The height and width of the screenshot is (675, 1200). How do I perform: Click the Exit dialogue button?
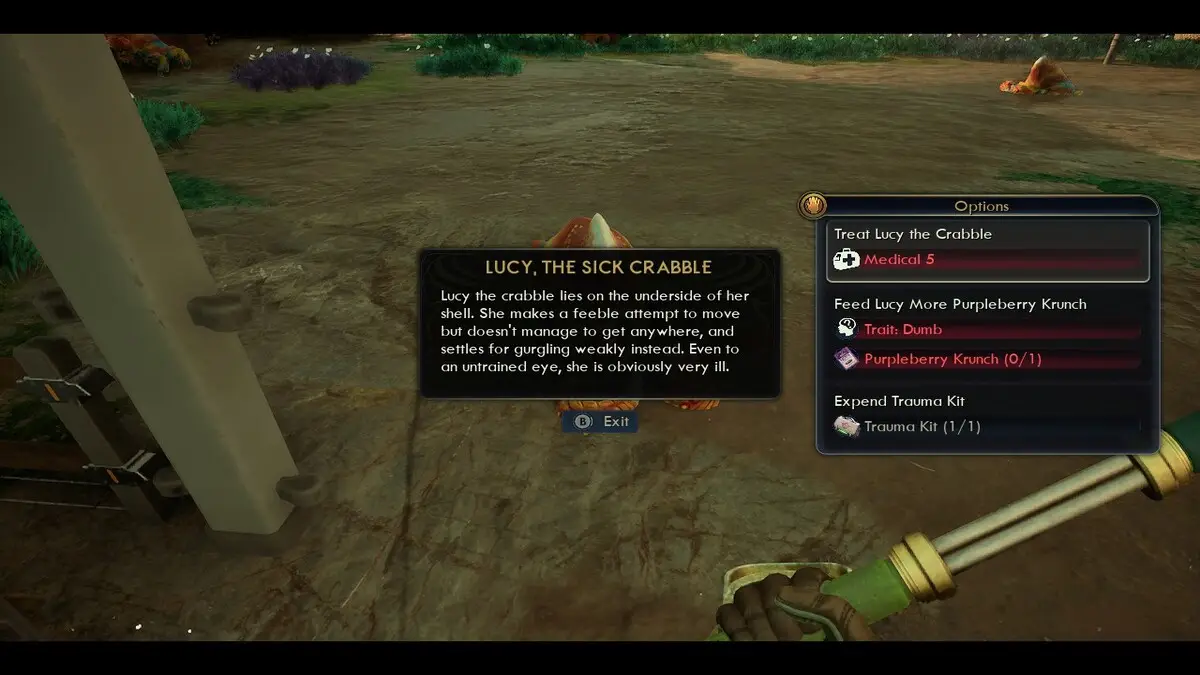[x=601, y=422]
